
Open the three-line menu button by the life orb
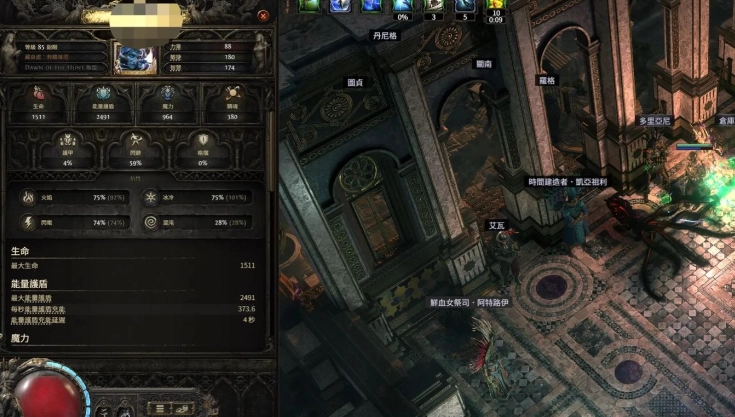click(x=158, y=408)
